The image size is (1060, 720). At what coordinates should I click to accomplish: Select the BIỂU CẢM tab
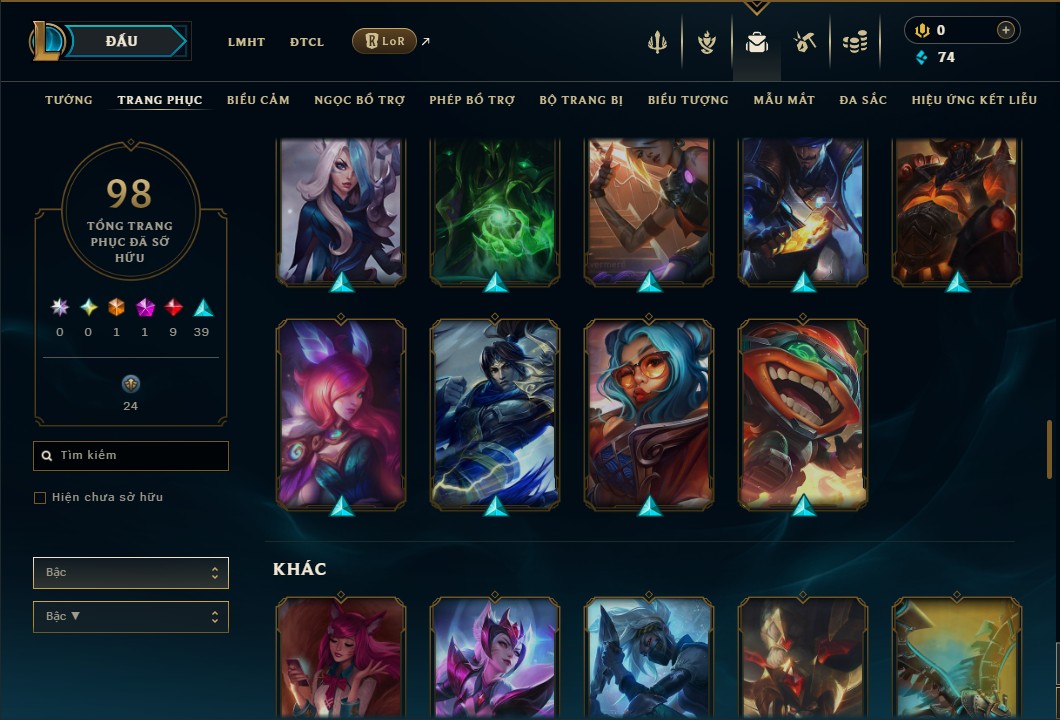pos(258,100)
